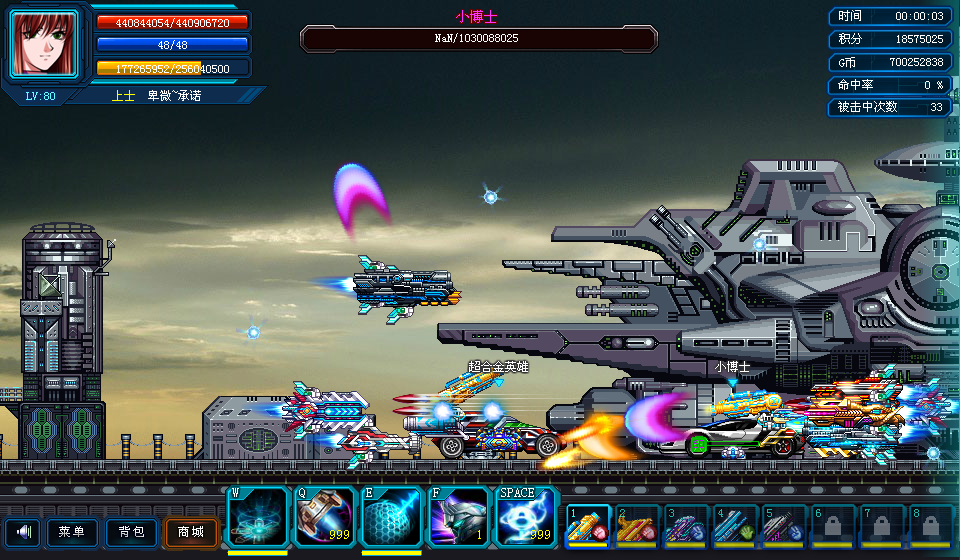
Task: Open the 背包 backpack
Action: pos(131,532)
